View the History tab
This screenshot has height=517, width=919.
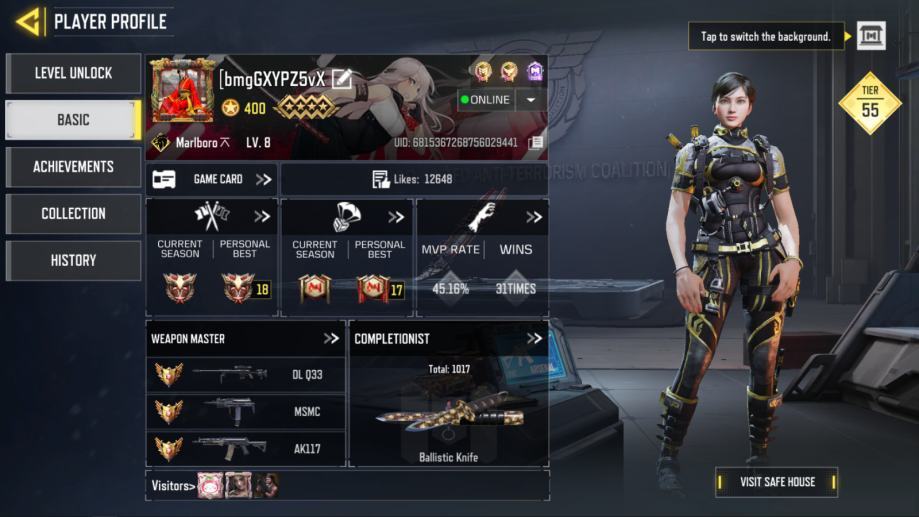coord(73,260)
